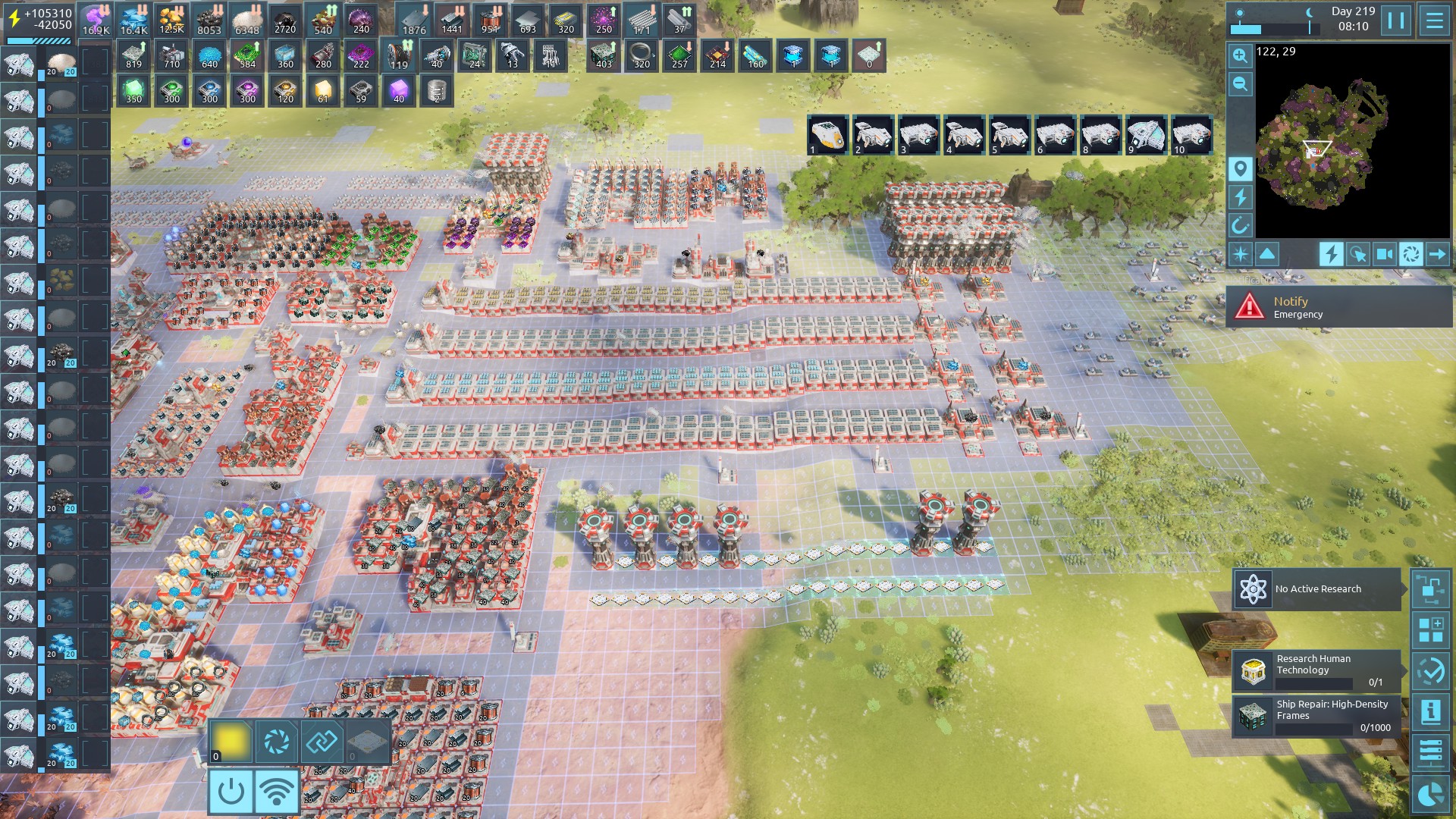Select control group 10 unit

(1191, 135)
